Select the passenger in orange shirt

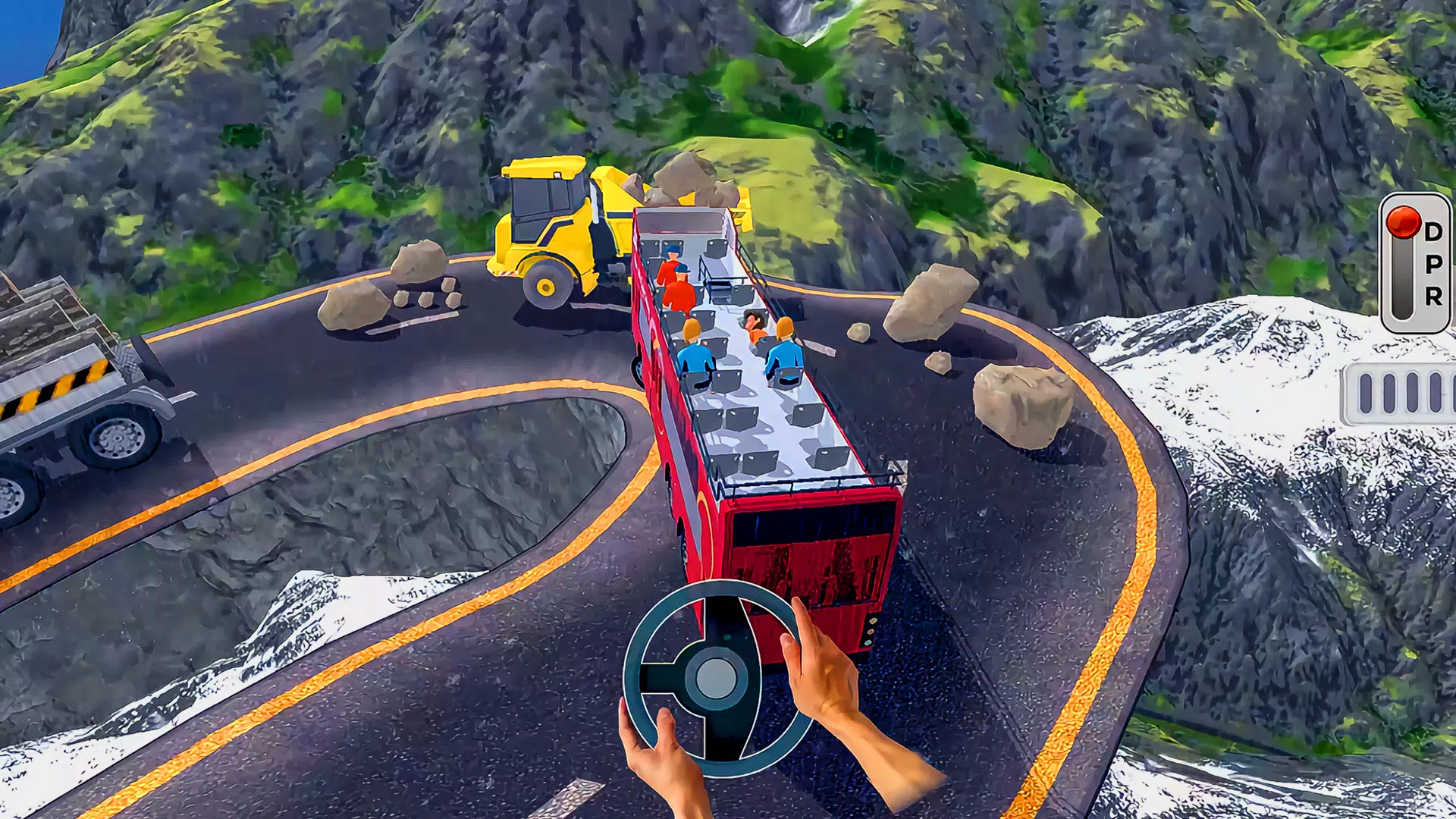[x=755, y=330]
